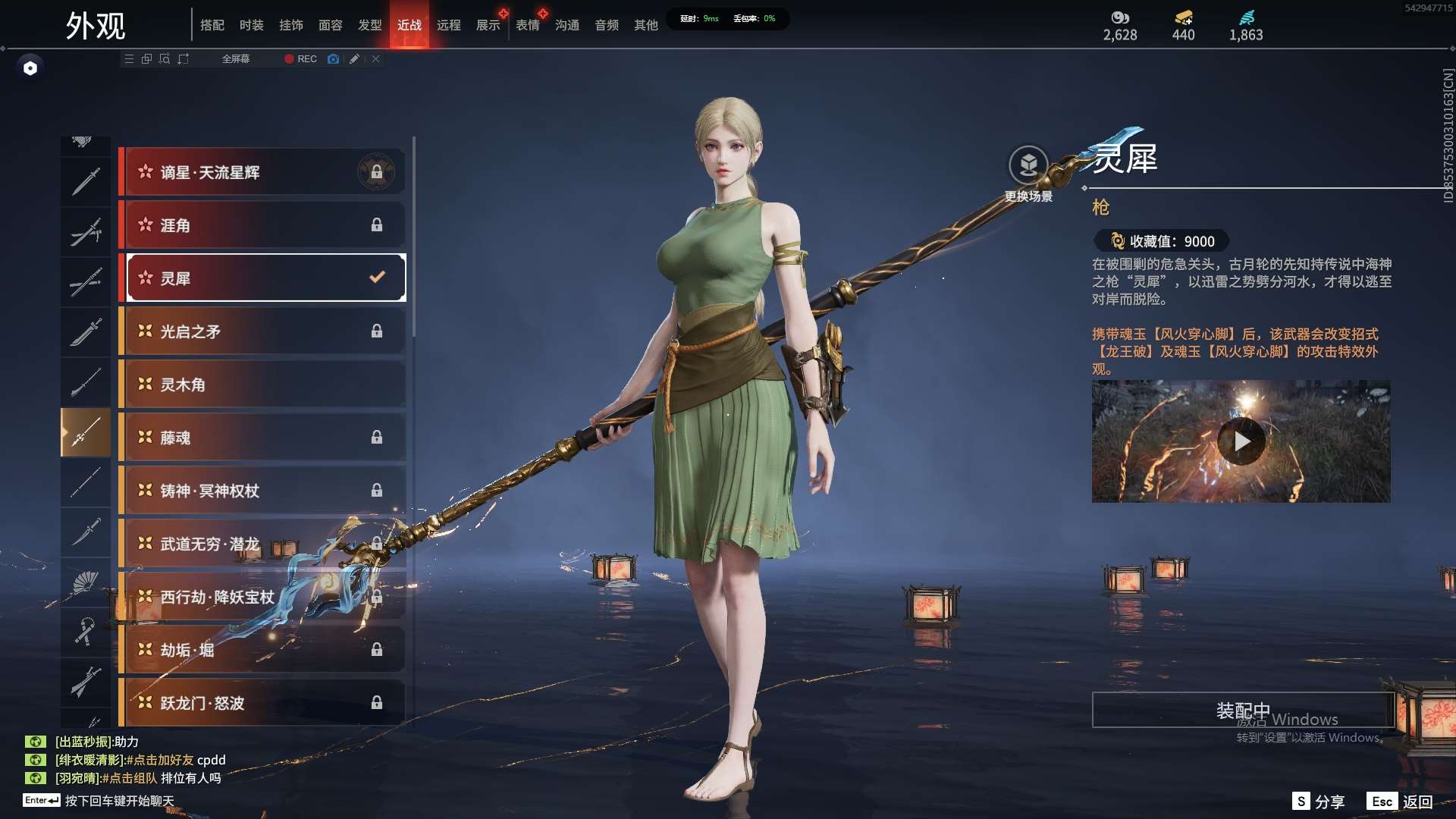Open the 表情 emotes tab

point(528,25)
